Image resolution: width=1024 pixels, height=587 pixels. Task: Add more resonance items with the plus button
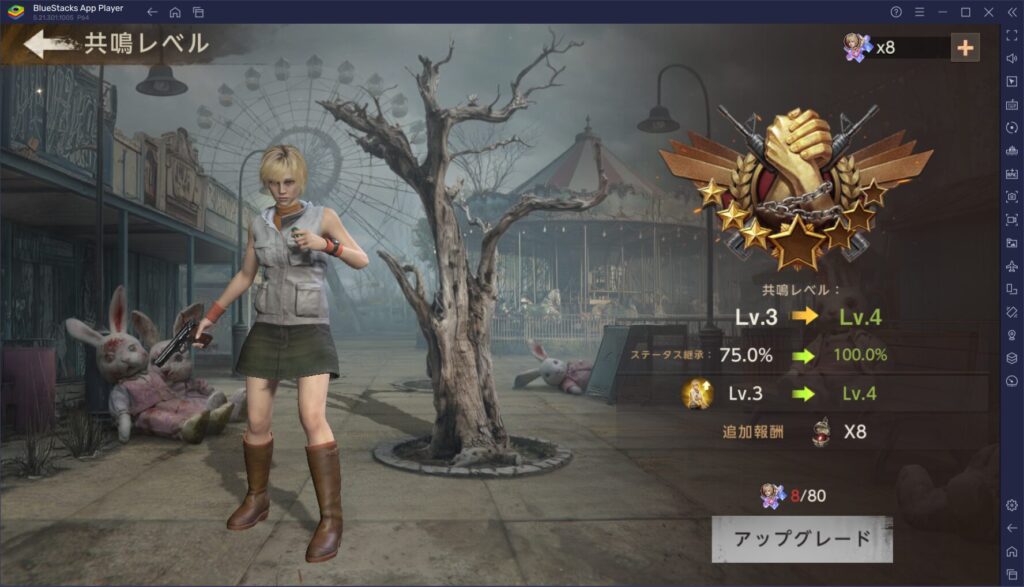click(x=965, y=47)
